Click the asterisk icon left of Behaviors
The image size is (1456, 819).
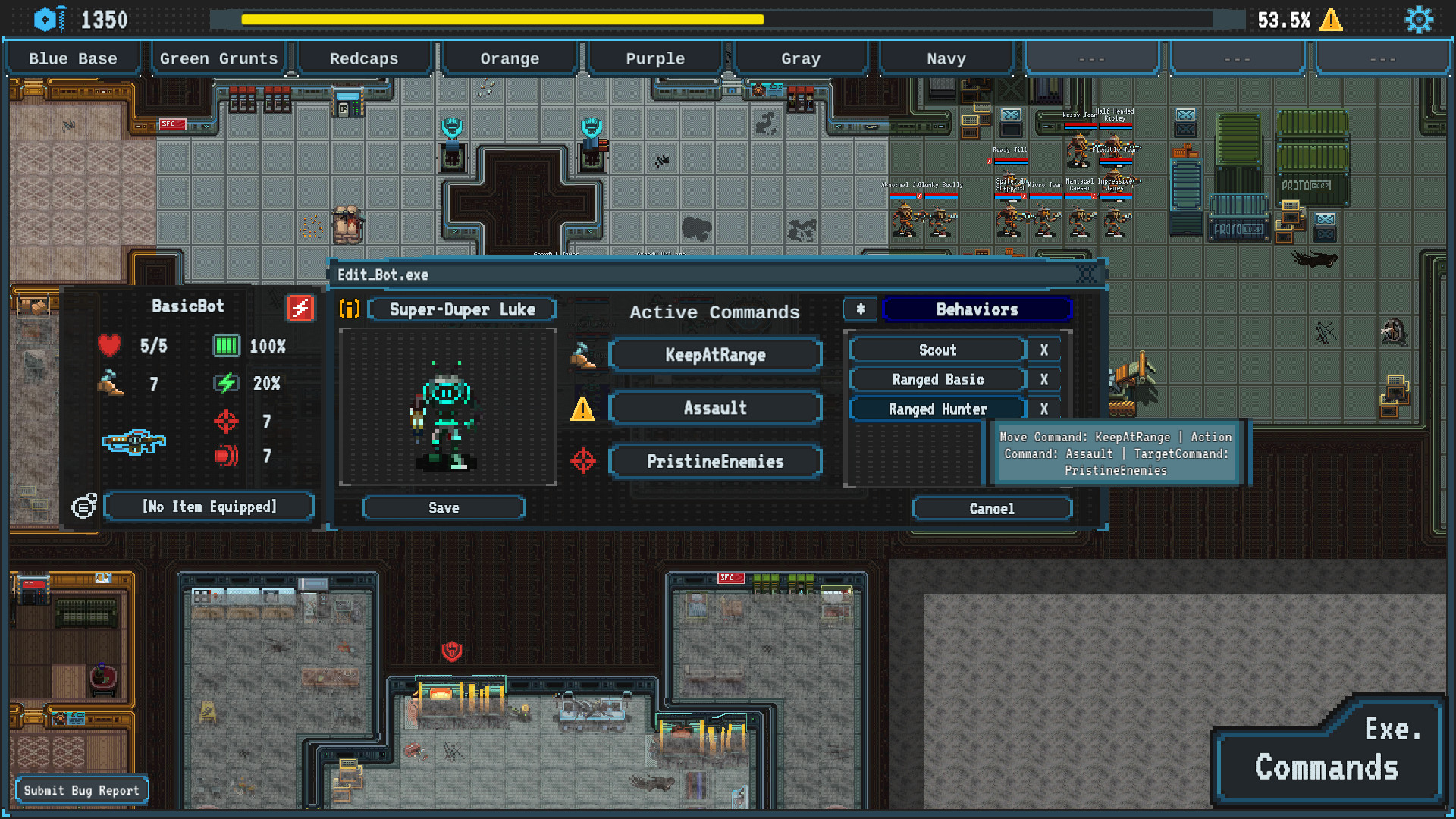(861, 309)
